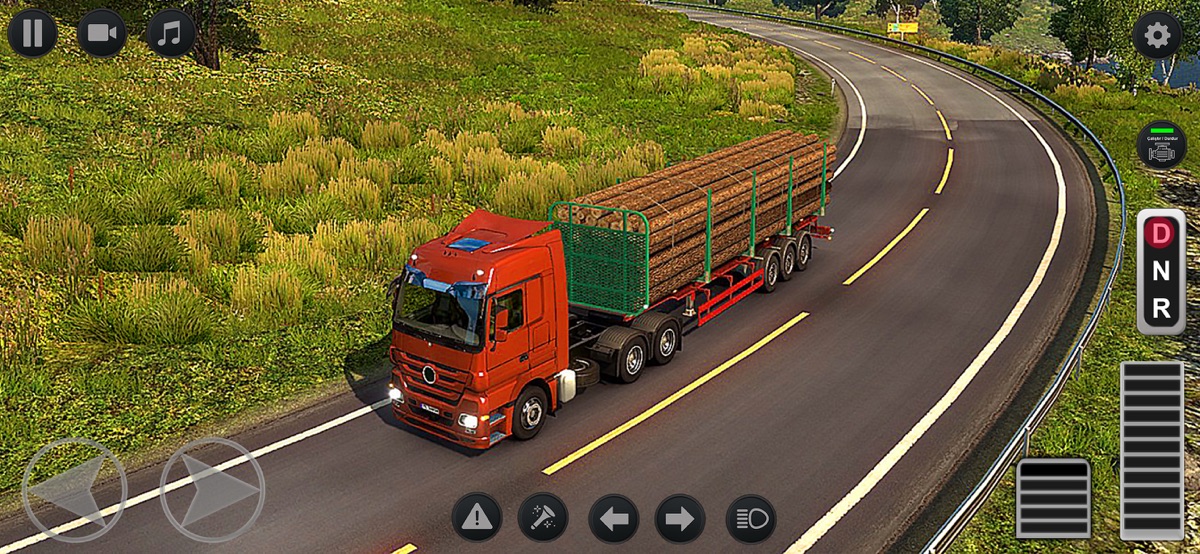Image resolution: width=1200 pixels, height=554 pixels.
Task: Activate the left turn signal
Action: click(x=613, y=518)
